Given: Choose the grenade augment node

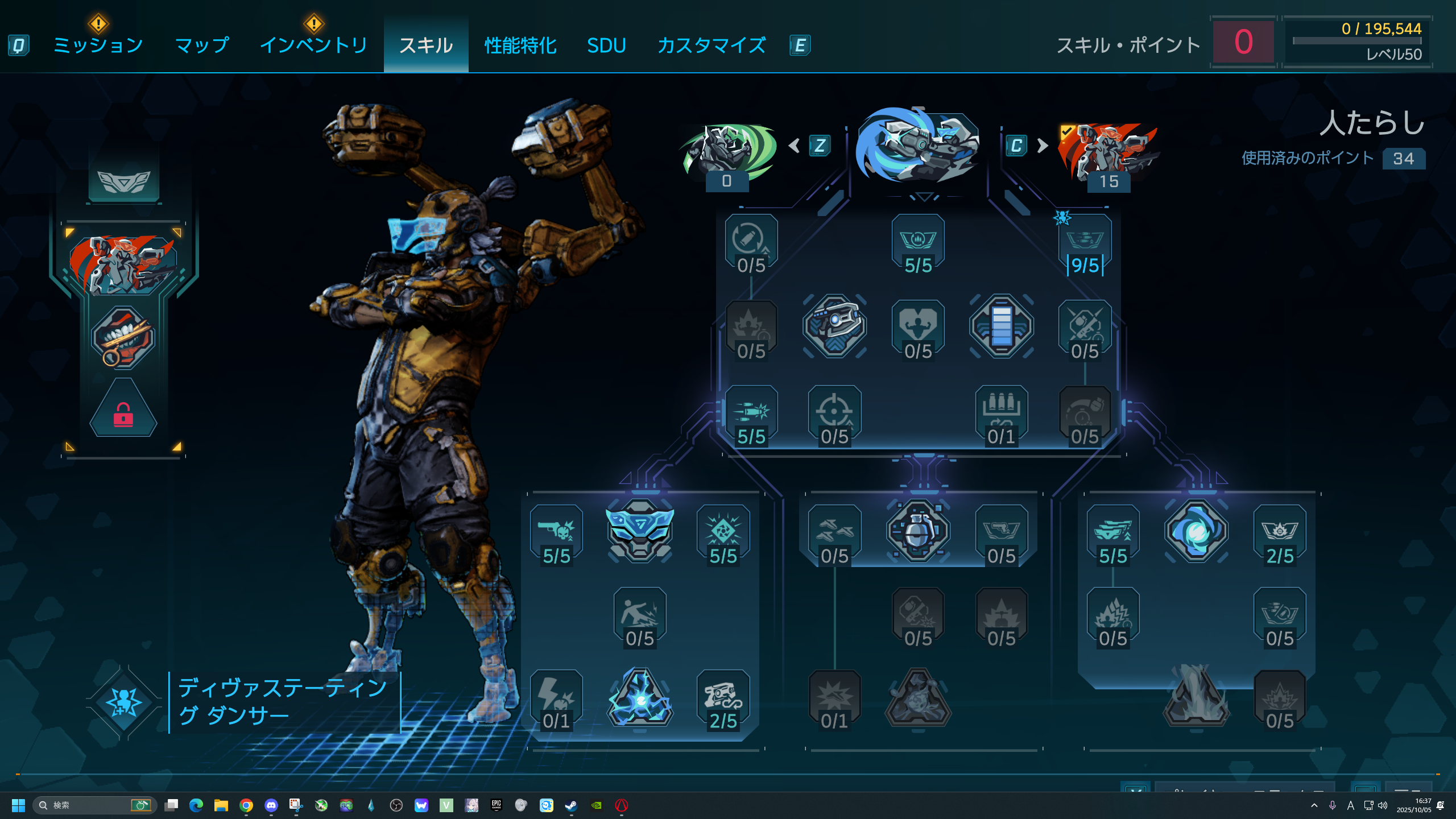Looking at the screenshot, I should [x=918, y=531].
